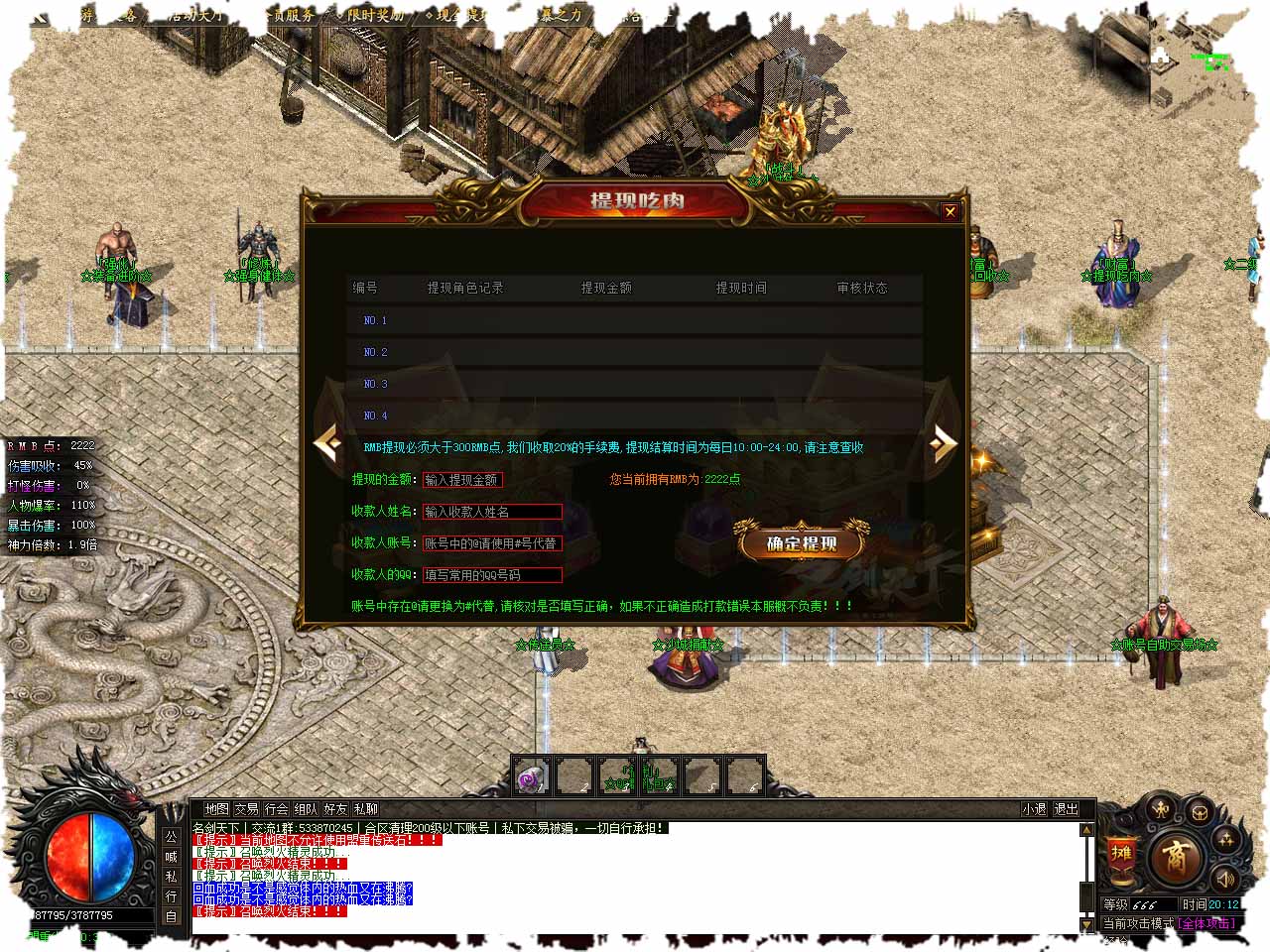Screen dimensions: 1270x952
Task: Click the 退出 exit game button
Action: (1066, 809)
